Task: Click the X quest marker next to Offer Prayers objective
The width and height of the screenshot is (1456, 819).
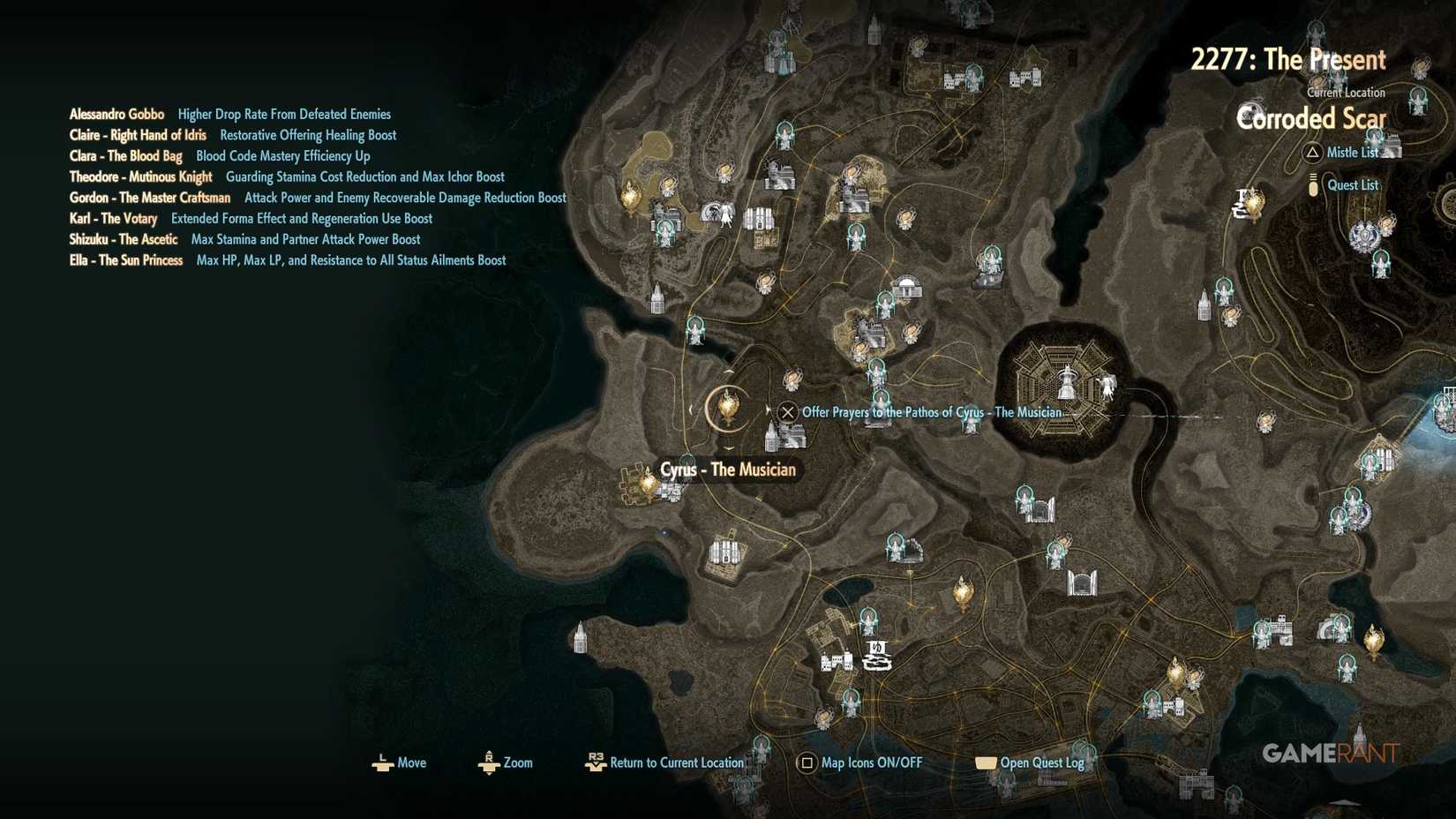Action: point(786,411)
